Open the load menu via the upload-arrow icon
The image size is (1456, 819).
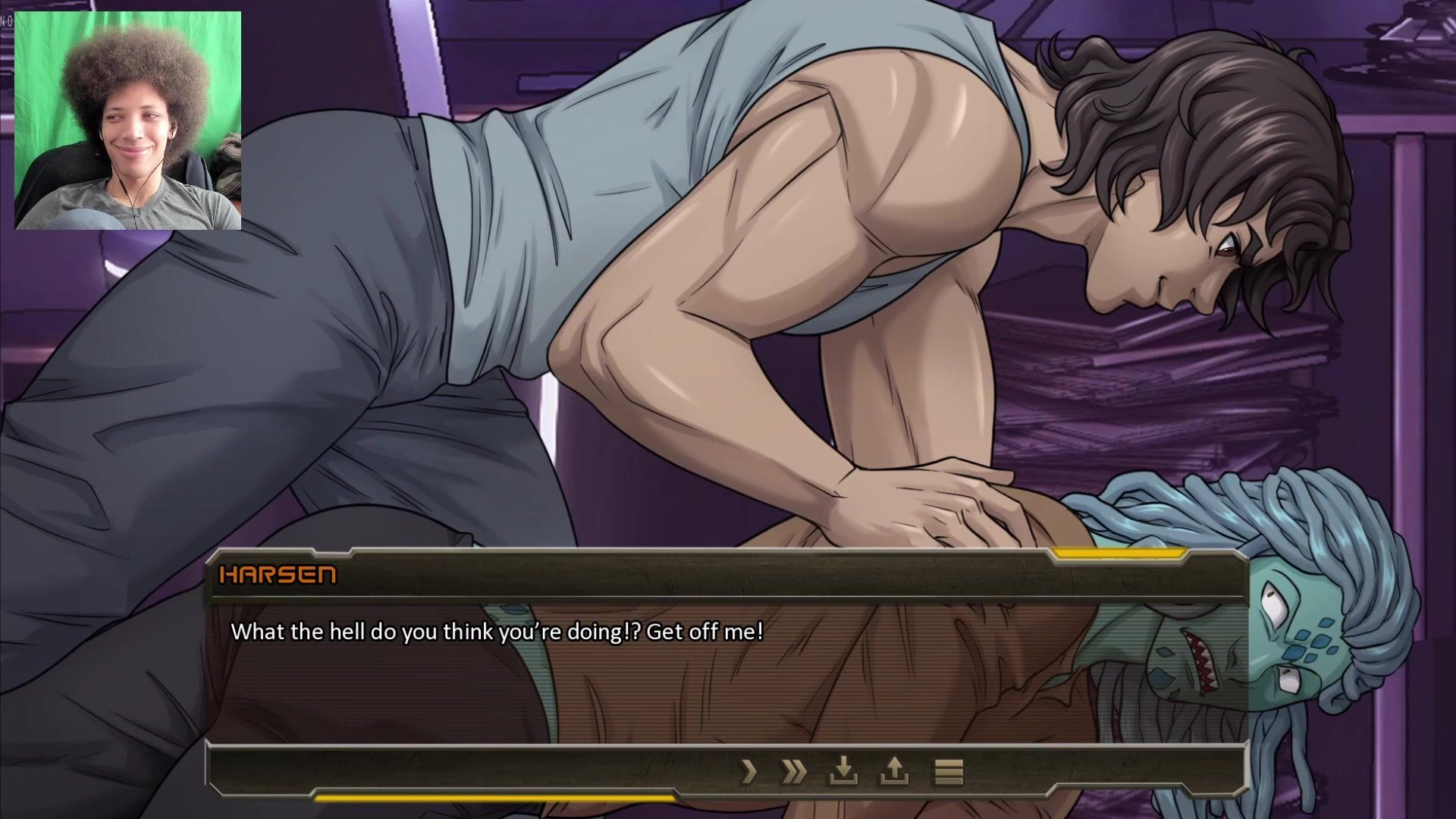pos(894,772)
